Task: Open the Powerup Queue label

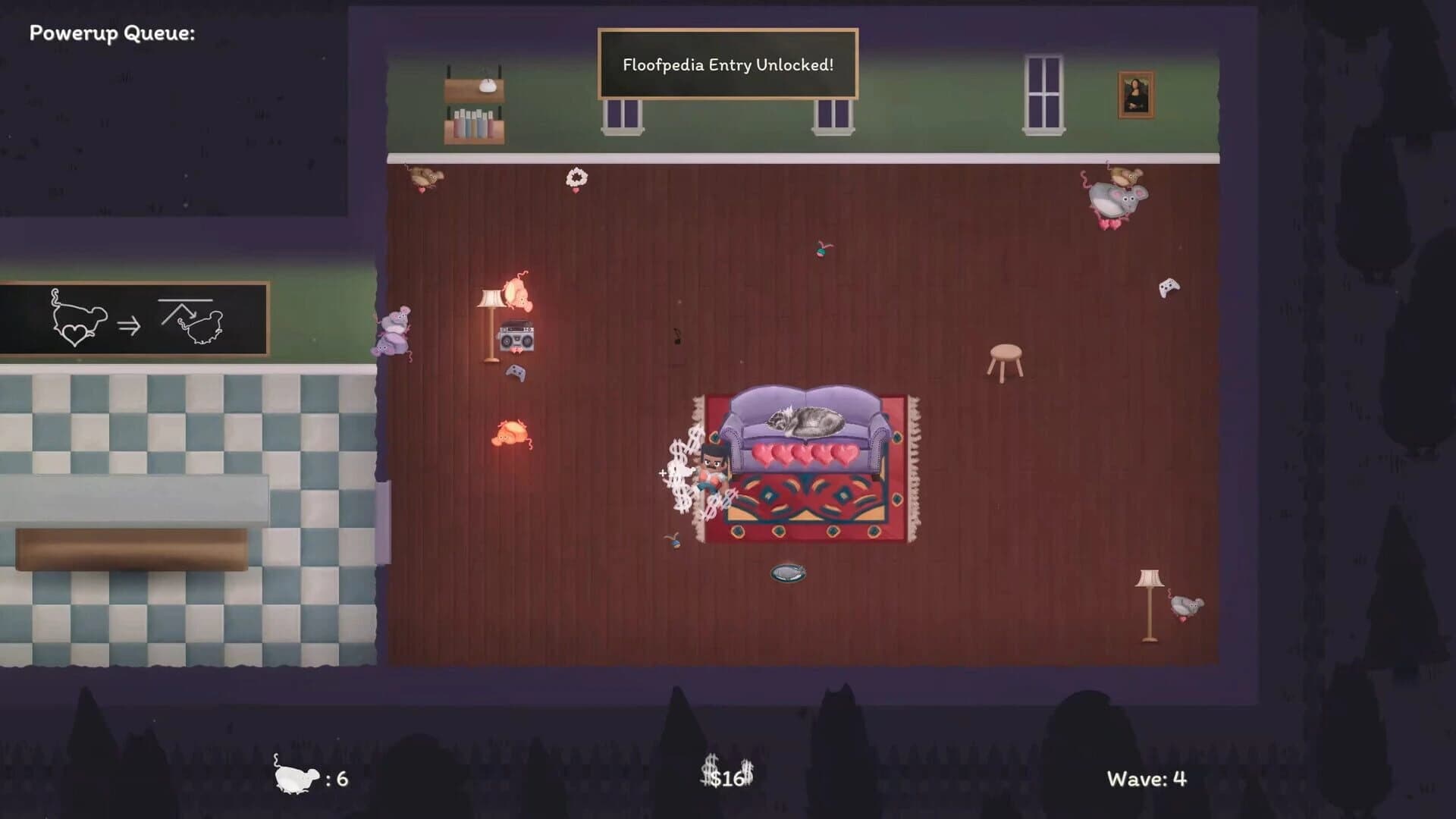Action: click(x=112, y=33)
